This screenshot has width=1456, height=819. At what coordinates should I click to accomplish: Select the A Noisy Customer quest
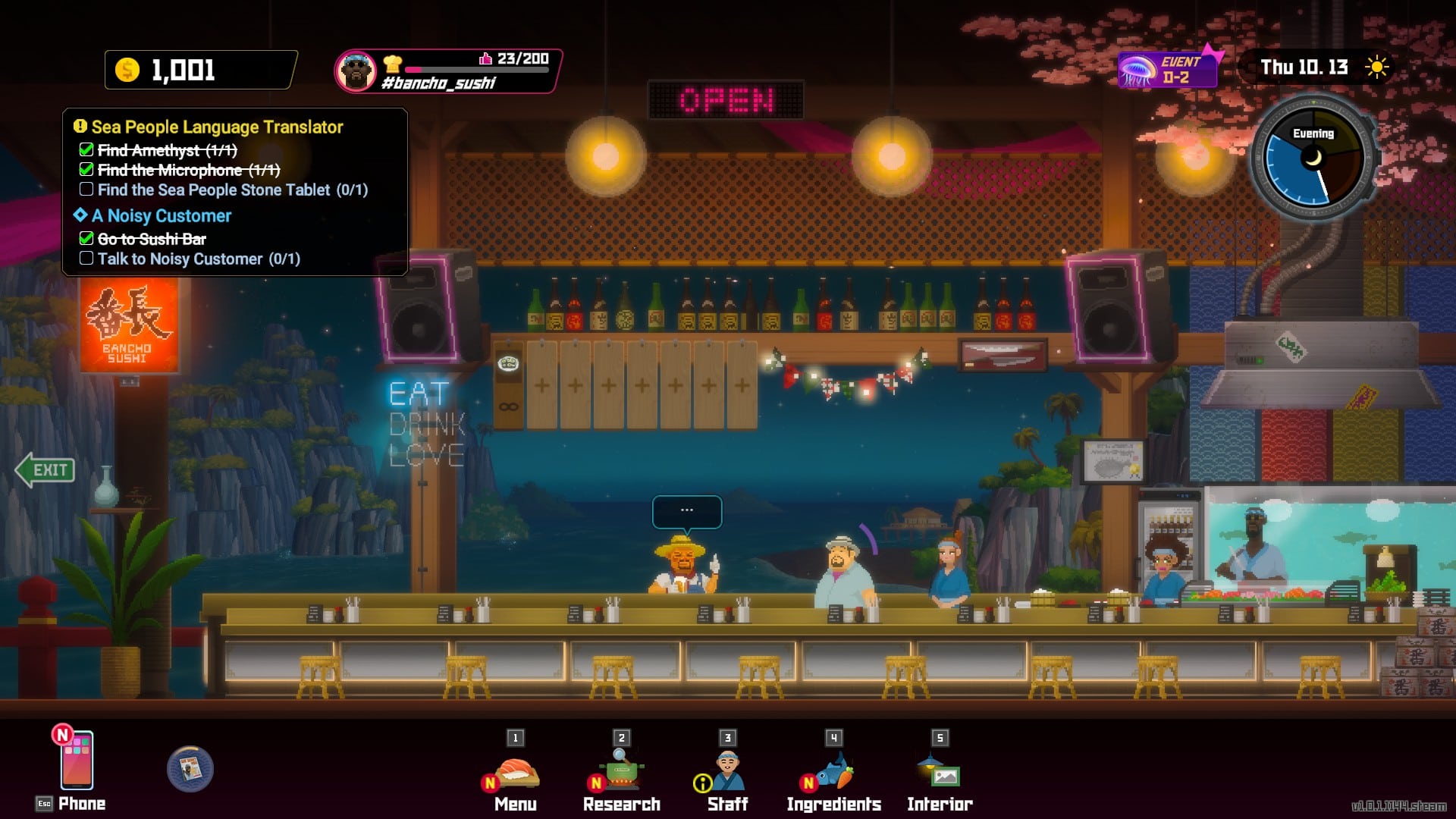161,216
